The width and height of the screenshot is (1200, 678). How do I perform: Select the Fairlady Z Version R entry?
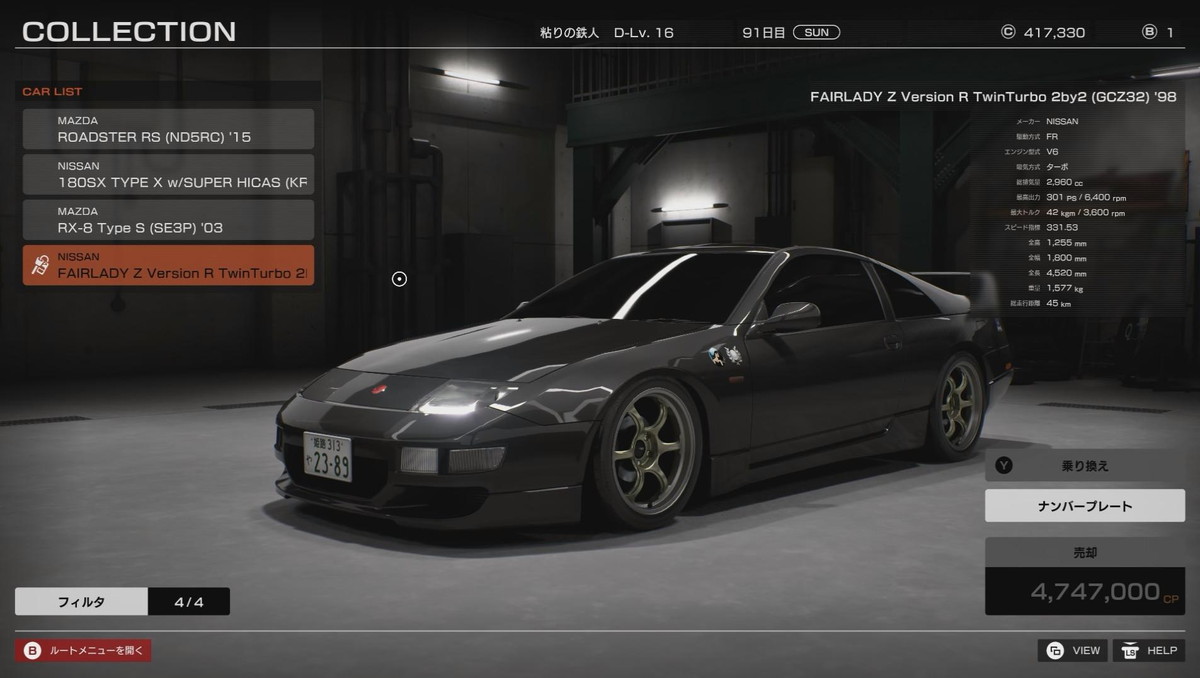pyautogui.click(x=168, y=265)
